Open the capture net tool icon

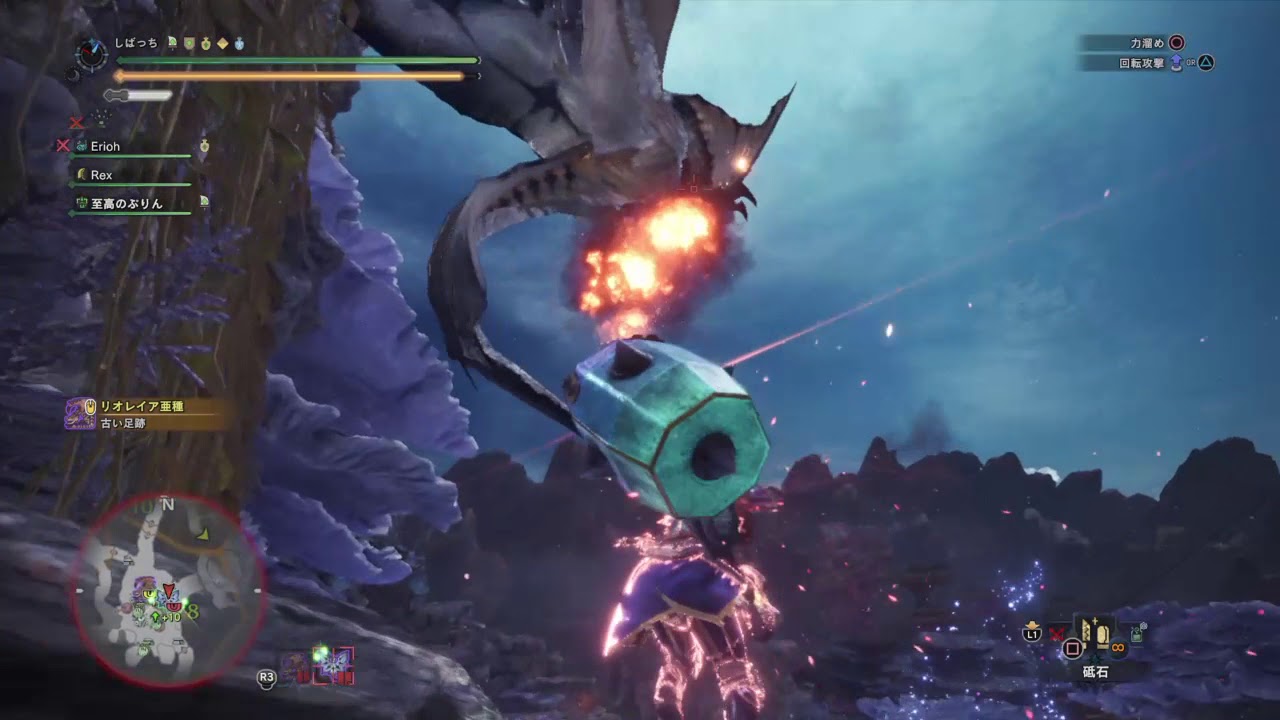pyautogui.click(x=1136, y=633)
